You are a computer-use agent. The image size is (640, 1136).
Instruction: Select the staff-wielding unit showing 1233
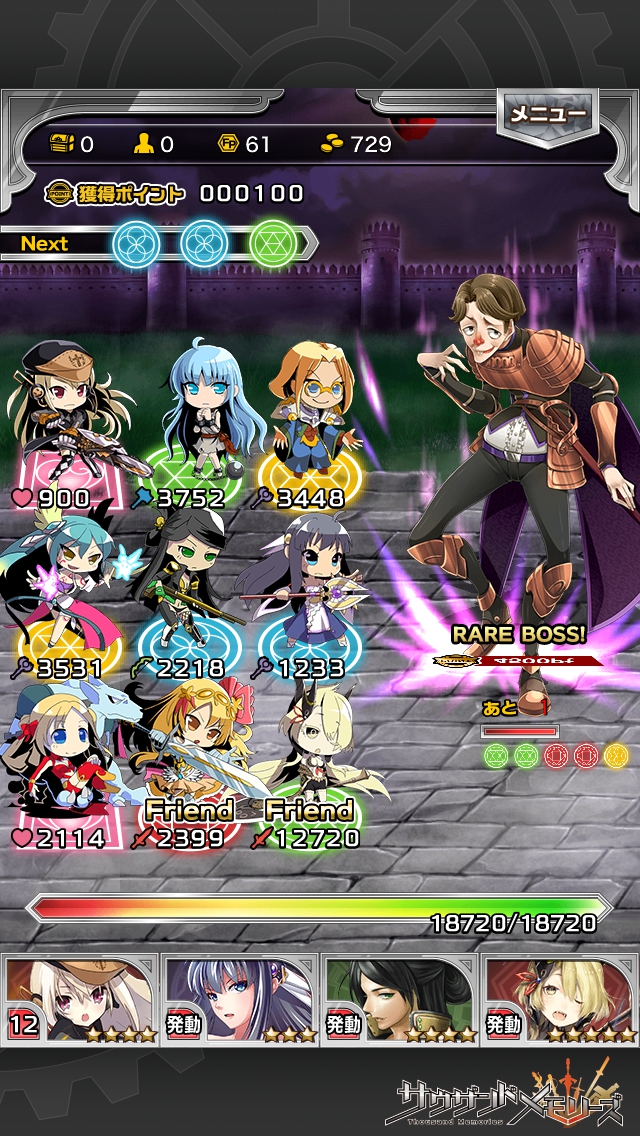tap(305, 590)
